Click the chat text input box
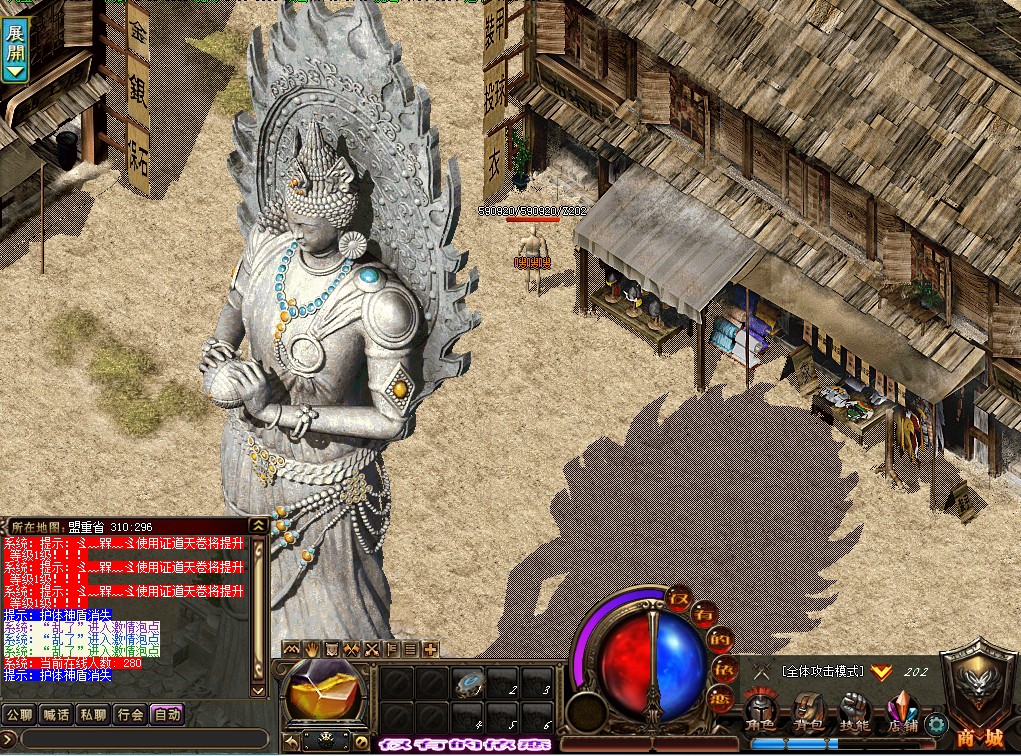Screen dimensions: 1021x756 click(140, 739)
